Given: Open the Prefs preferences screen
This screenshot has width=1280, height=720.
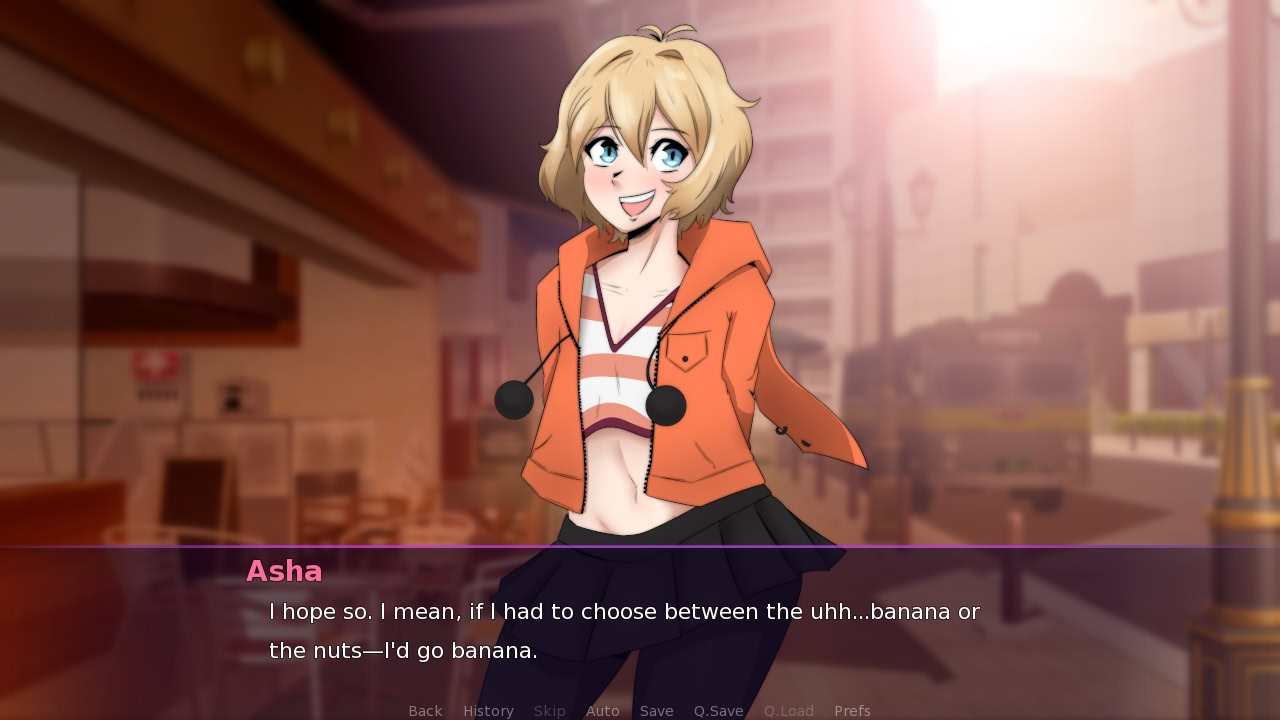Looking at the screenshot, I should coord(852,710).
